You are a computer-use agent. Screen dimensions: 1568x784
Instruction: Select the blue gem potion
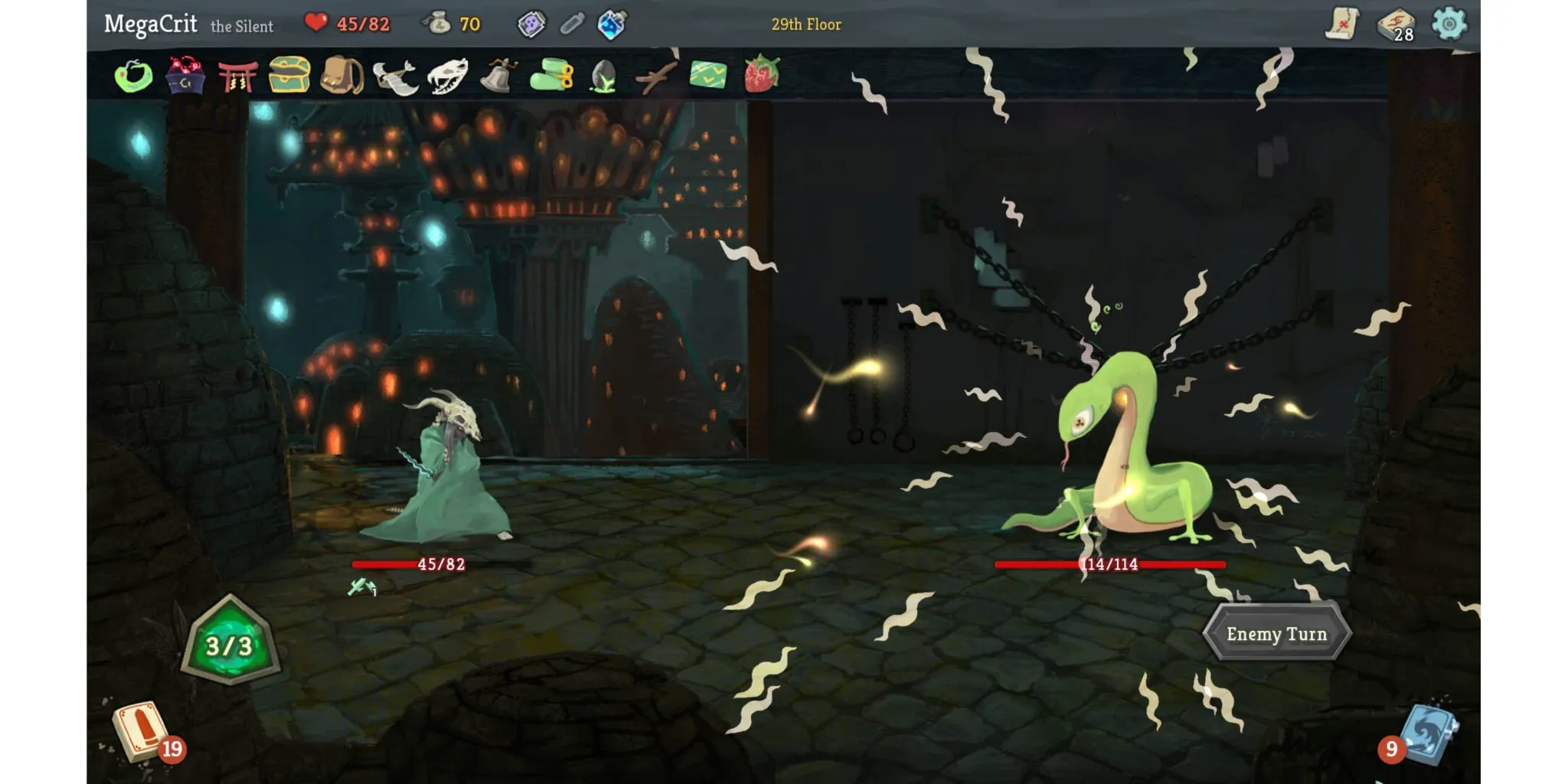pyautogui.click(x=612, y=24)
